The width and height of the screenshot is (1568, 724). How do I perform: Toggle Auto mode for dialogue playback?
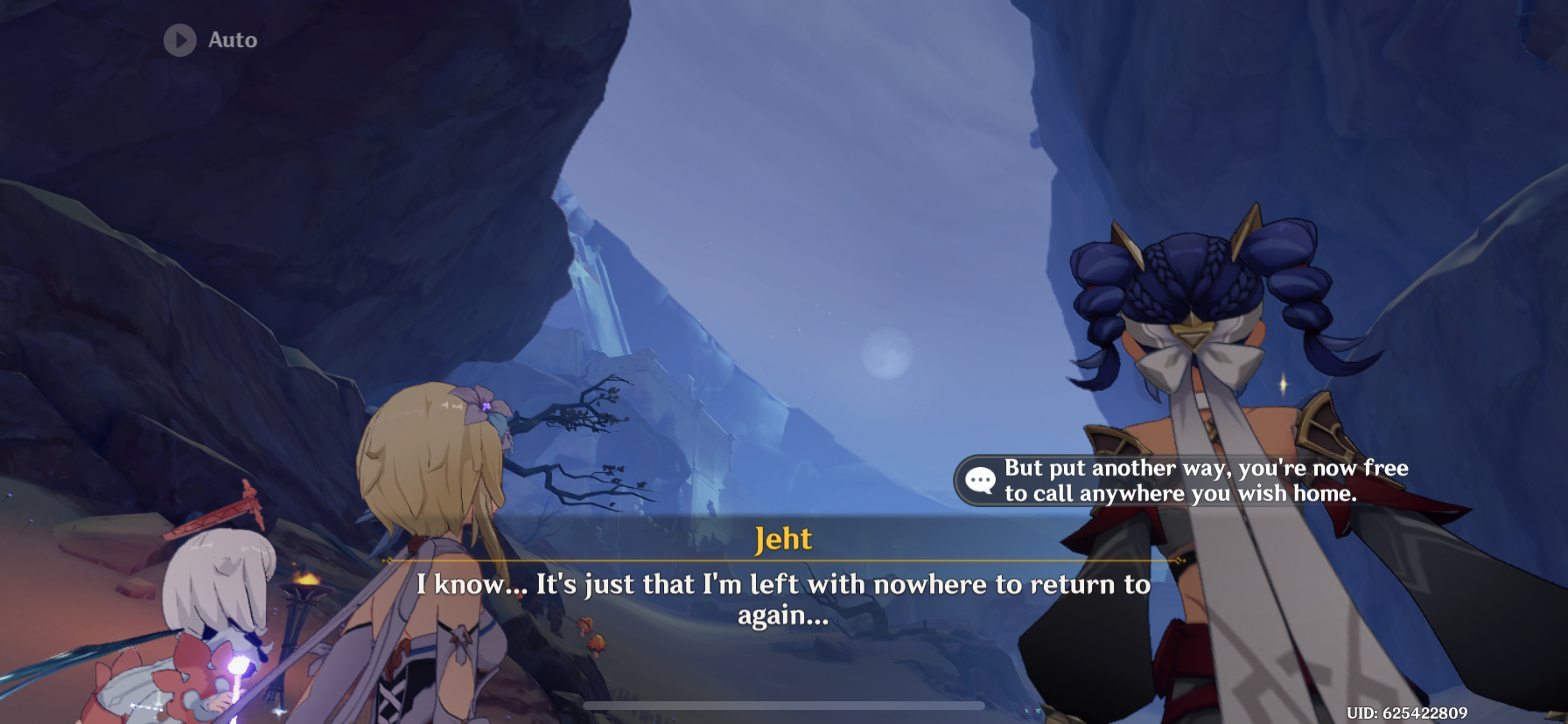[x=210, y=38]
